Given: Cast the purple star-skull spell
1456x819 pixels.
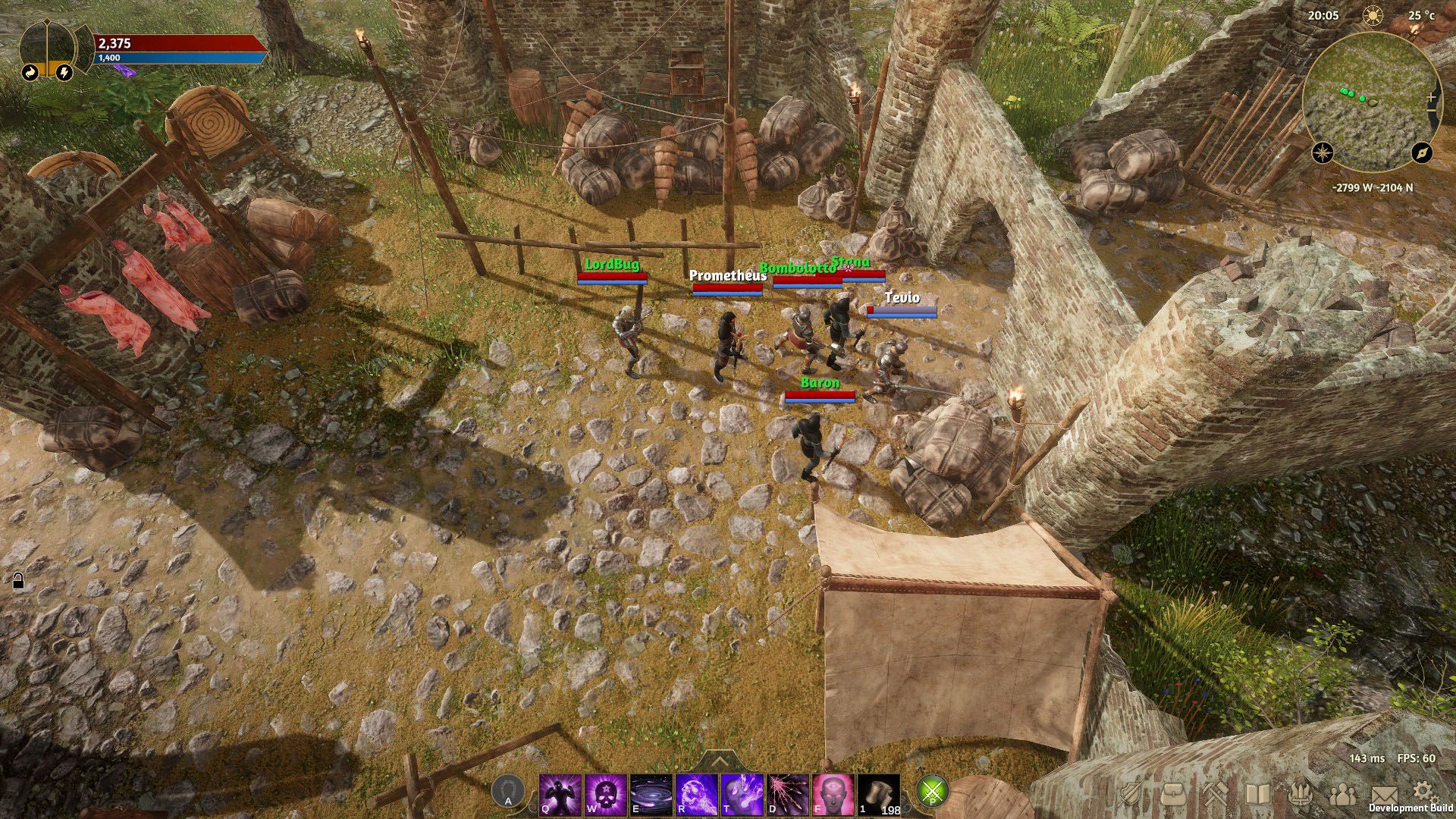Looking at the screenshot, I should pos(606,795).
